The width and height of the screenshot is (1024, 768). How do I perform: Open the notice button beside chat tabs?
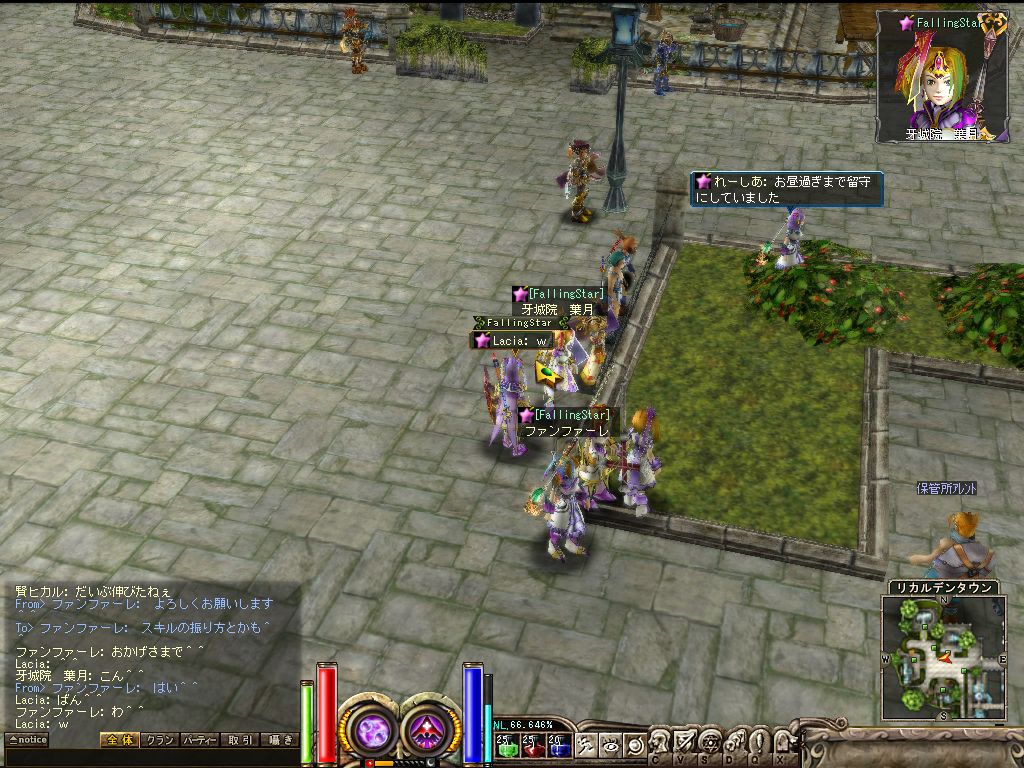27,740
